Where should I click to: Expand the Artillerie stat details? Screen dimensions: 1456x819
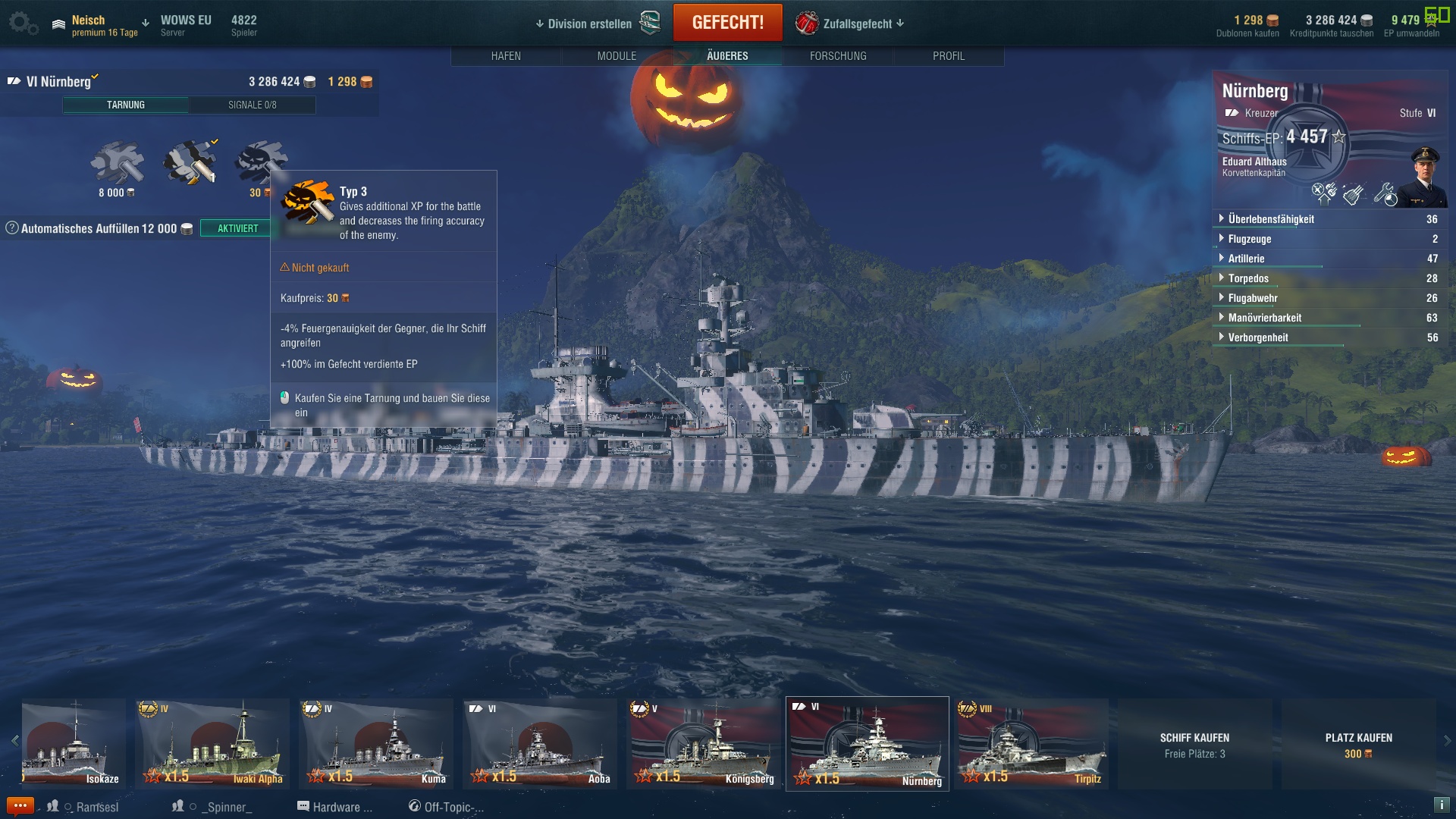click(1246, 259)
